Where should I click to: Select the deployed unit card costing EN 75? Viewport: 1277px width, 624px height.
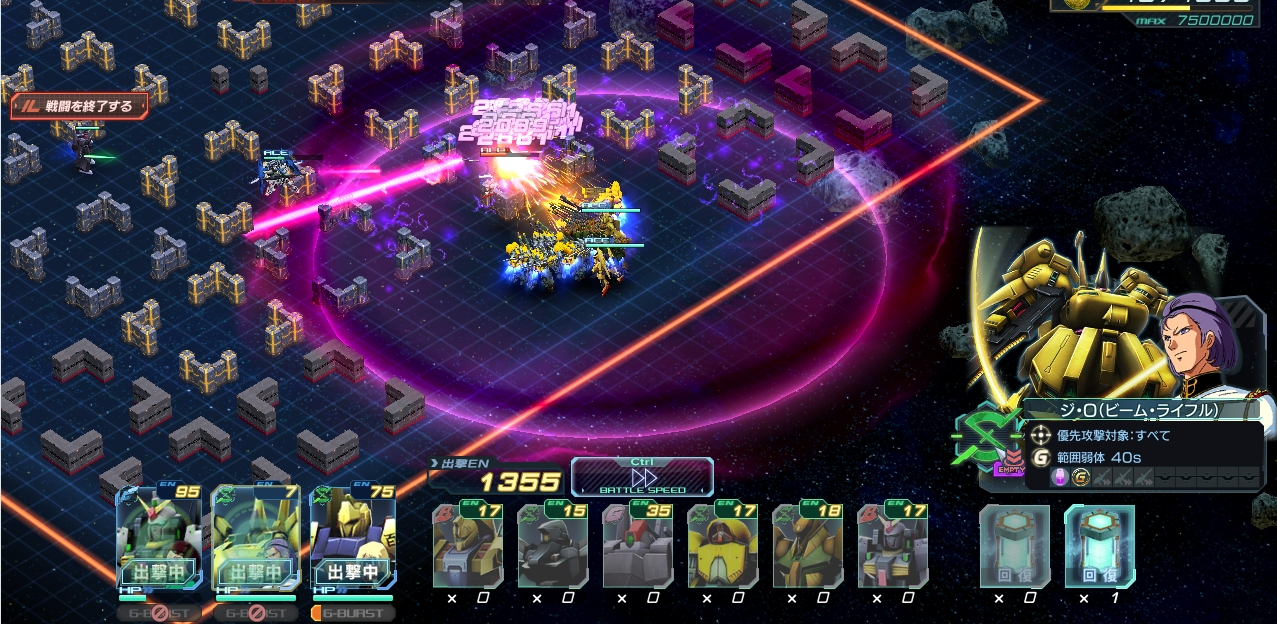click(x=352, y=538)
